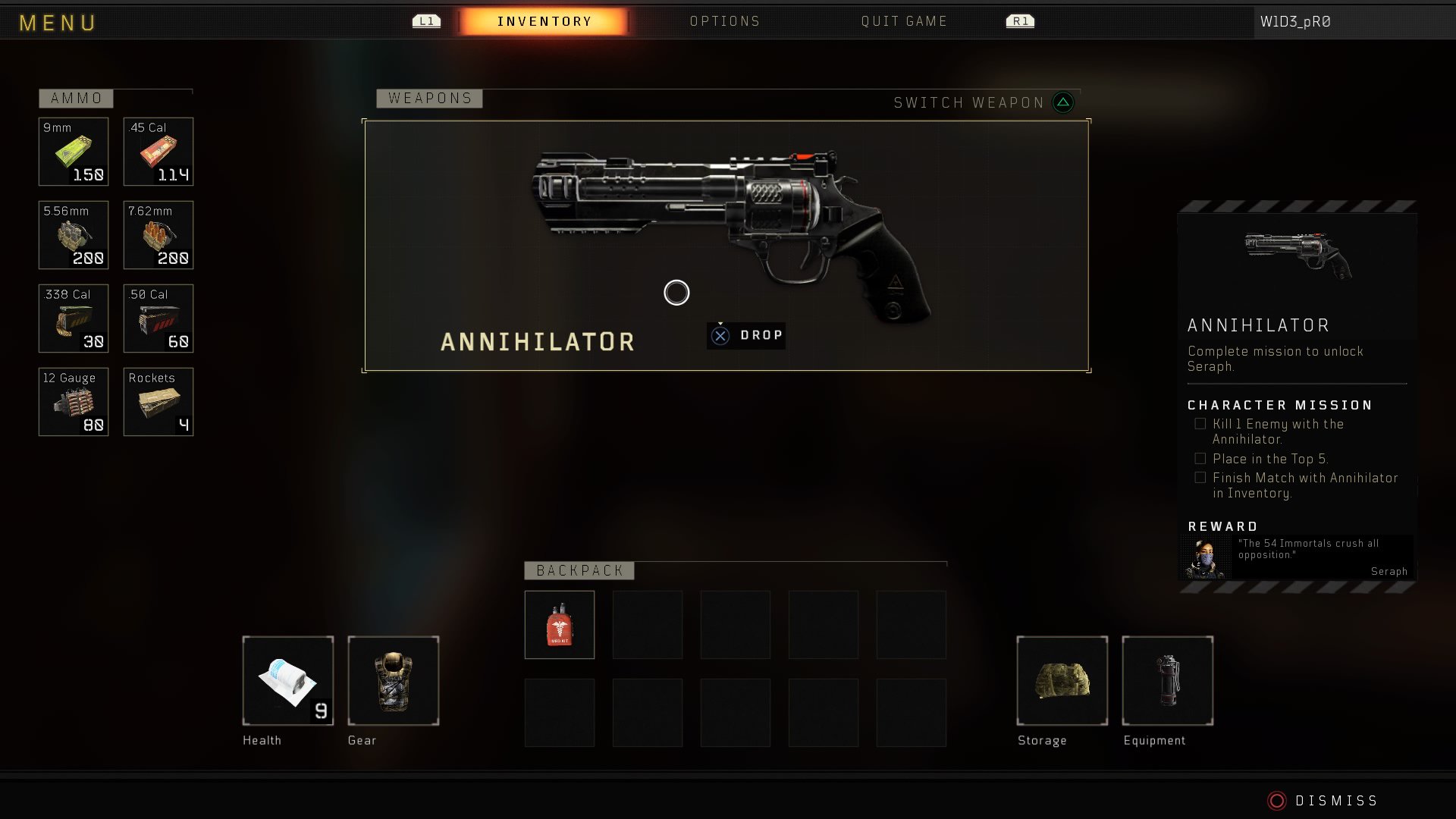1456x819 pixels.
Task: Switch to the OPTIONS tab
Action: pyautogui.click(x=725, y=21)
